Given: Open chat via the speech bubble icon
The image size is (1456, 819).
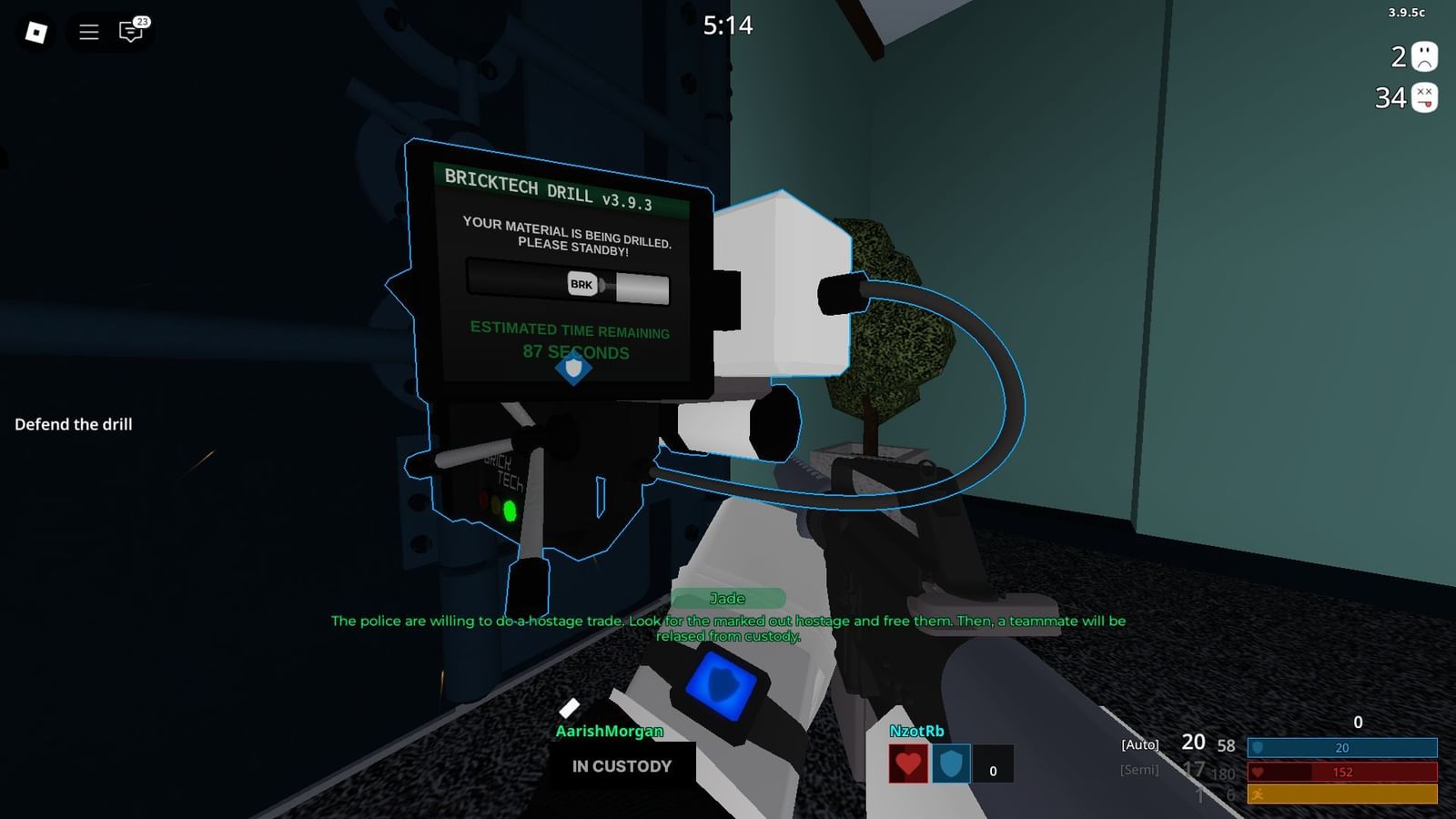Looking at the screenshot, I should pyautogui.click(x=130, y=33).
